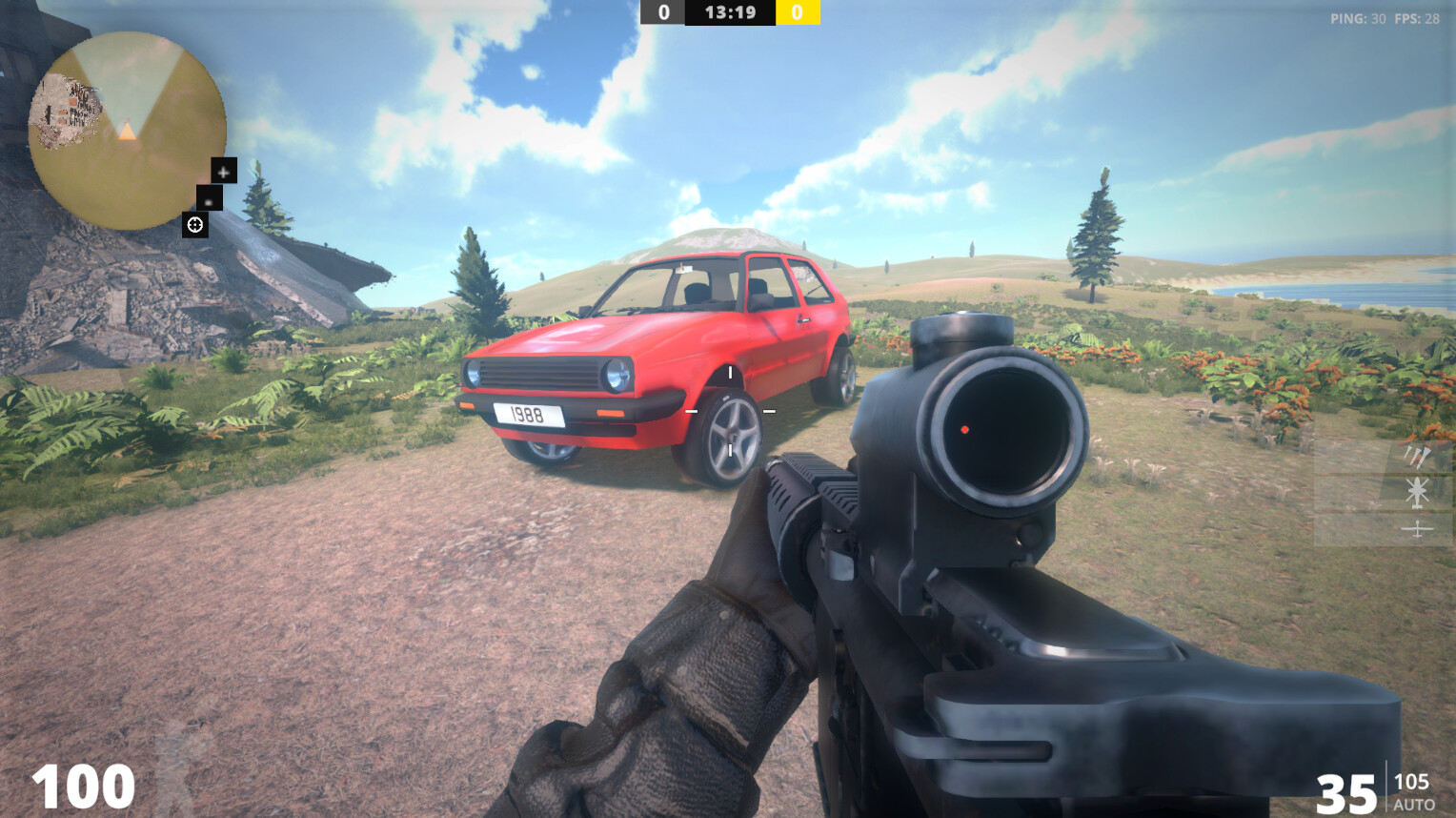Click the helicopter row in the vehicle panel
This screenshot has height=818, width=1456.
point(1417,493)
